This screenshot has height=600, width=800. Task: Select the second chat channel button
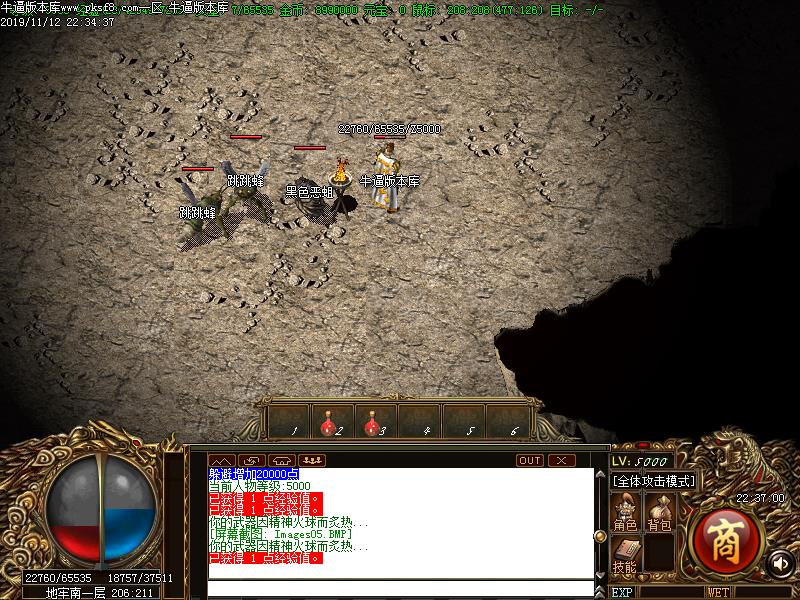click(251, 461)
